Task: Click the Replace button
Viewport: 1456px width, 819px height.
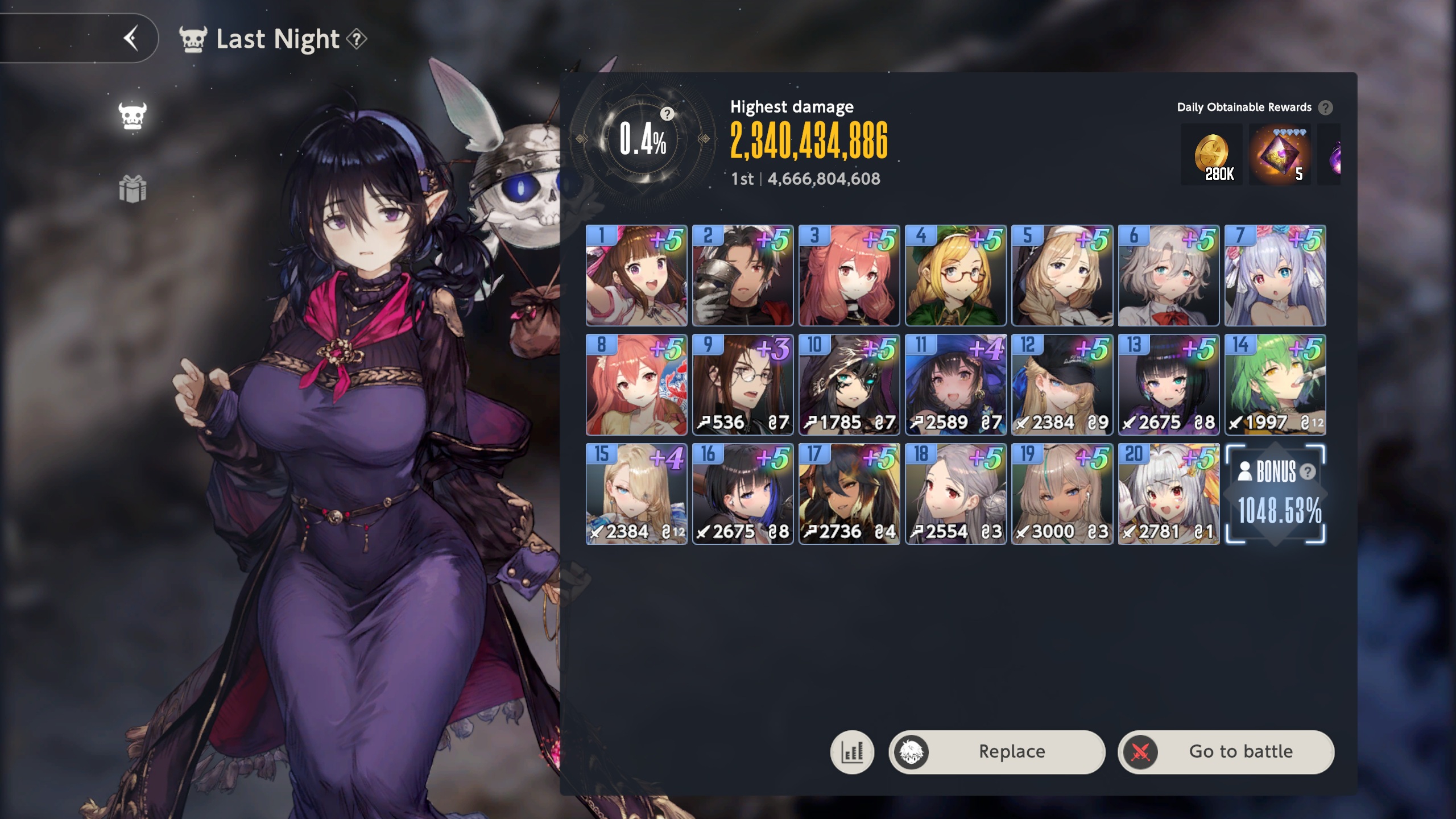Action: [997, 752]
